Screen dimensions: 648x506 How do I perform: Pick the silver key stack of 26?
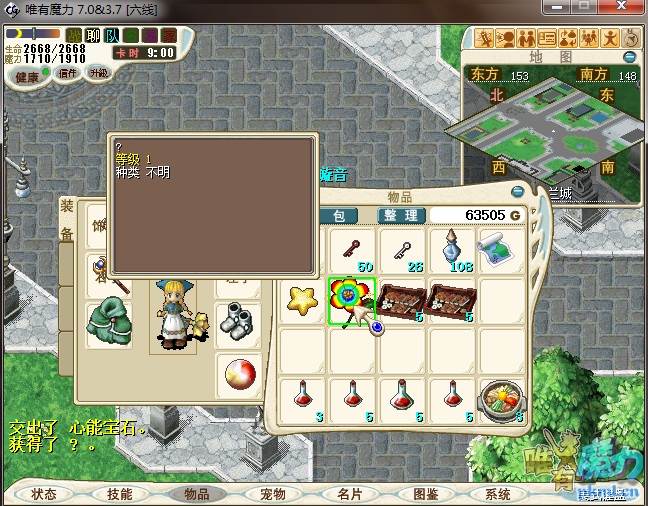[402, 250]
